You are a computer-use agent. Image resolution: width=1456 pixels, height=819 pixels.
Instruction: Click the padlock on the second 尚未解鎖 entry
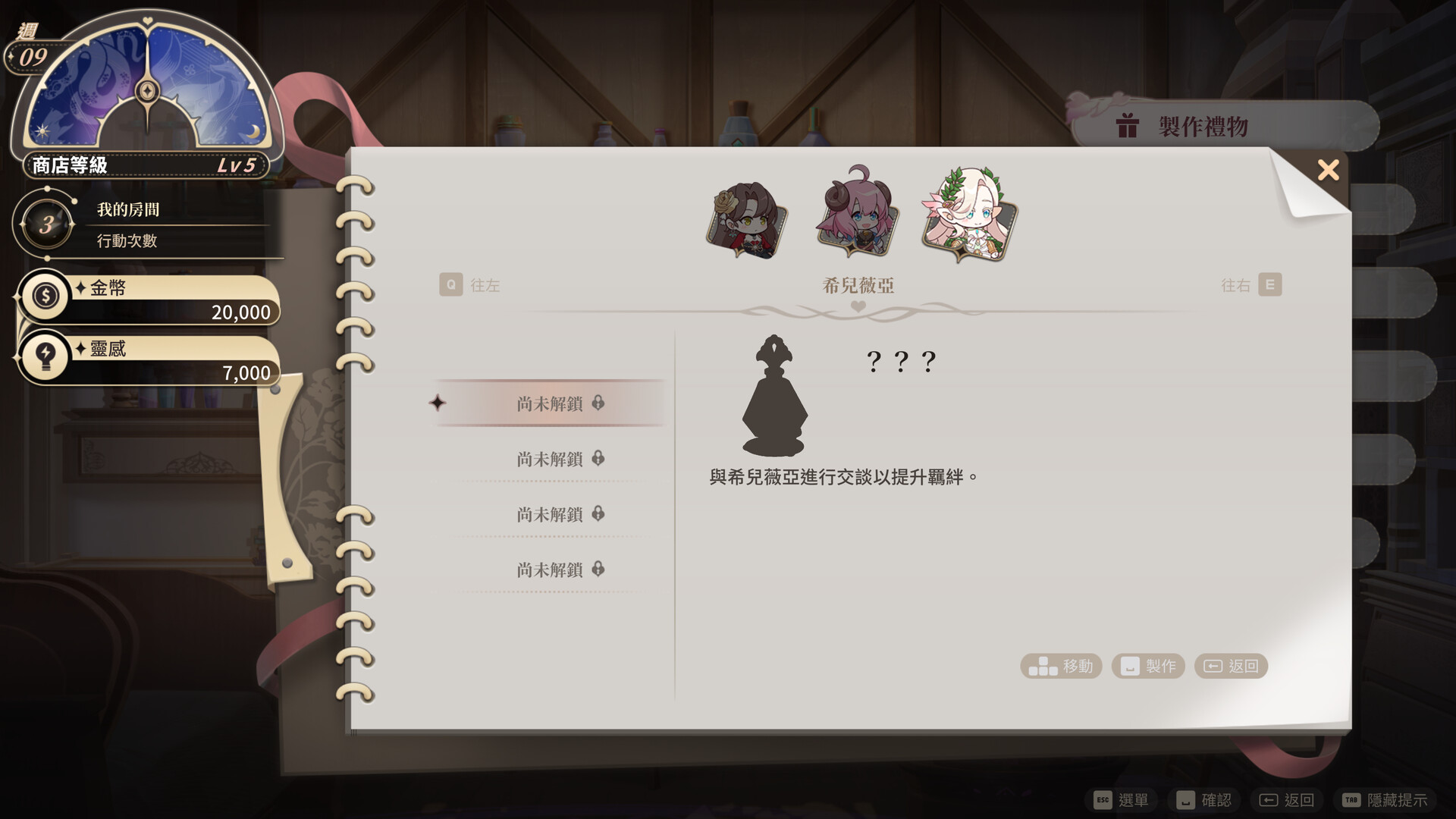pyautogui.click(x=599, y=459)
